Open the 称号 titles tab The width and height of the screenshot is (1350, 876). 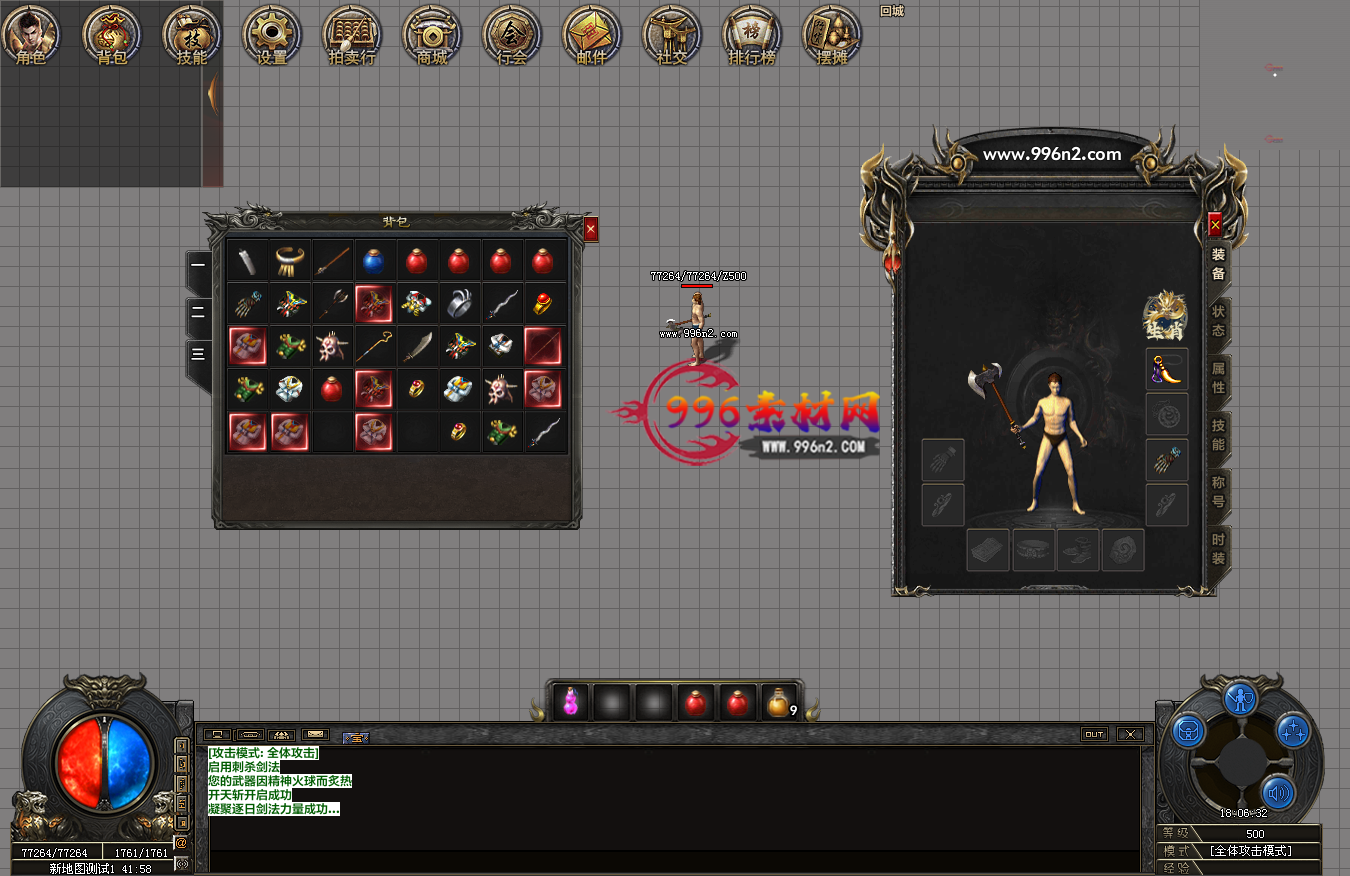coord(1218,491)
